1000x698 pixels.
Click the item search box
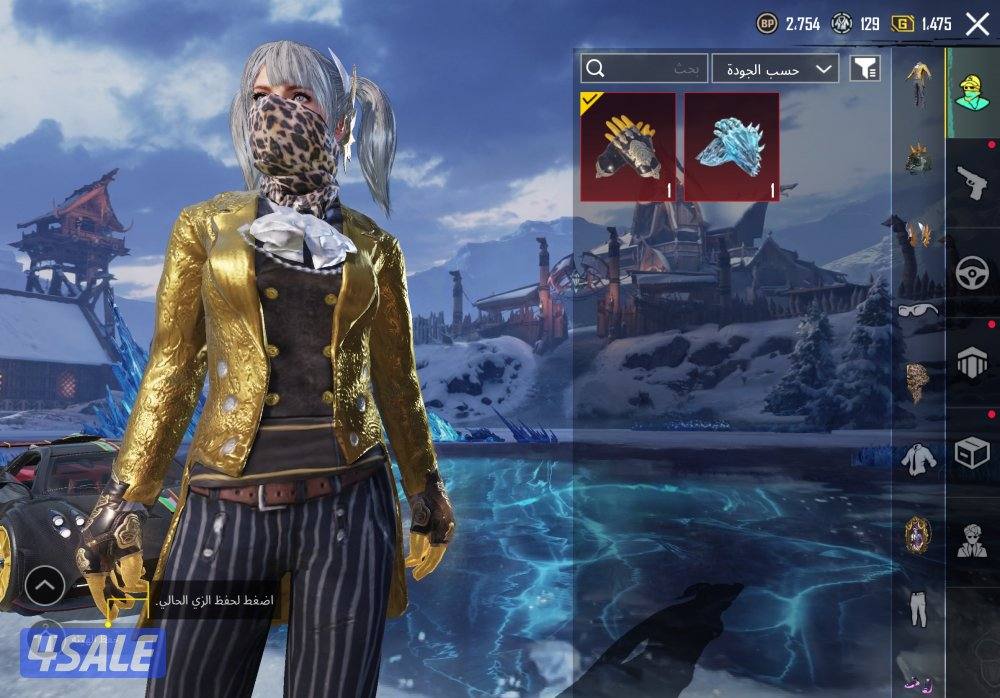(x=645, y=68)
